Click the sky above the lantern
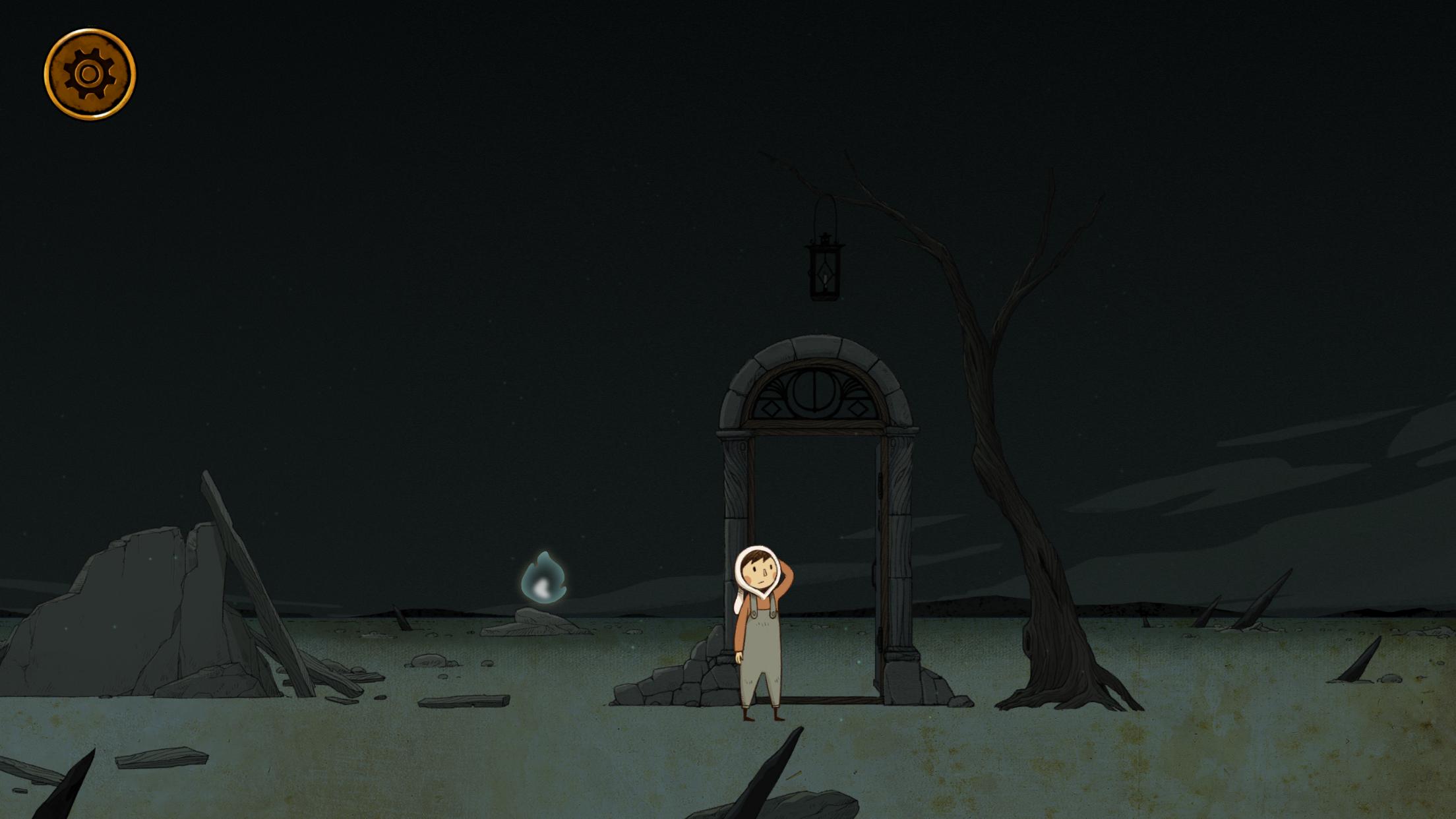The image size is (1456, 819). tap(824, 132)
